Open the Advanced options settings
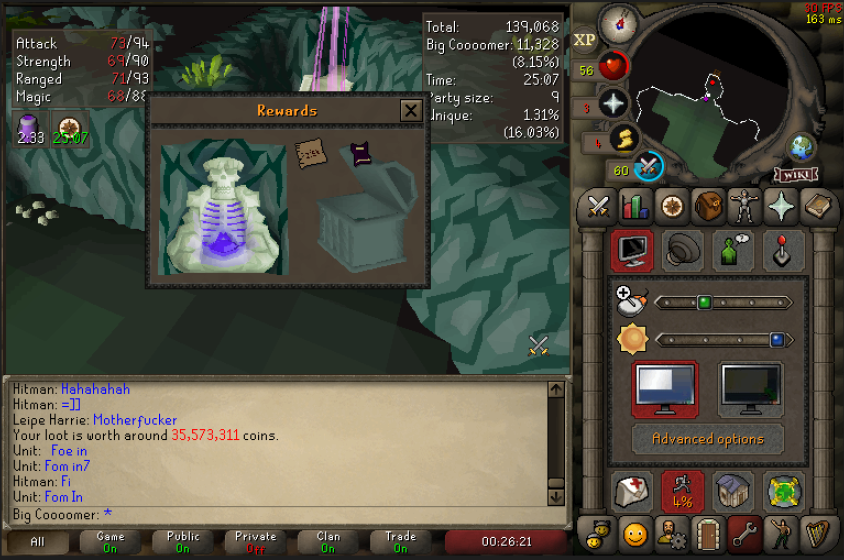This screenshot has width=844, height=560. click(x=707, y=439)
